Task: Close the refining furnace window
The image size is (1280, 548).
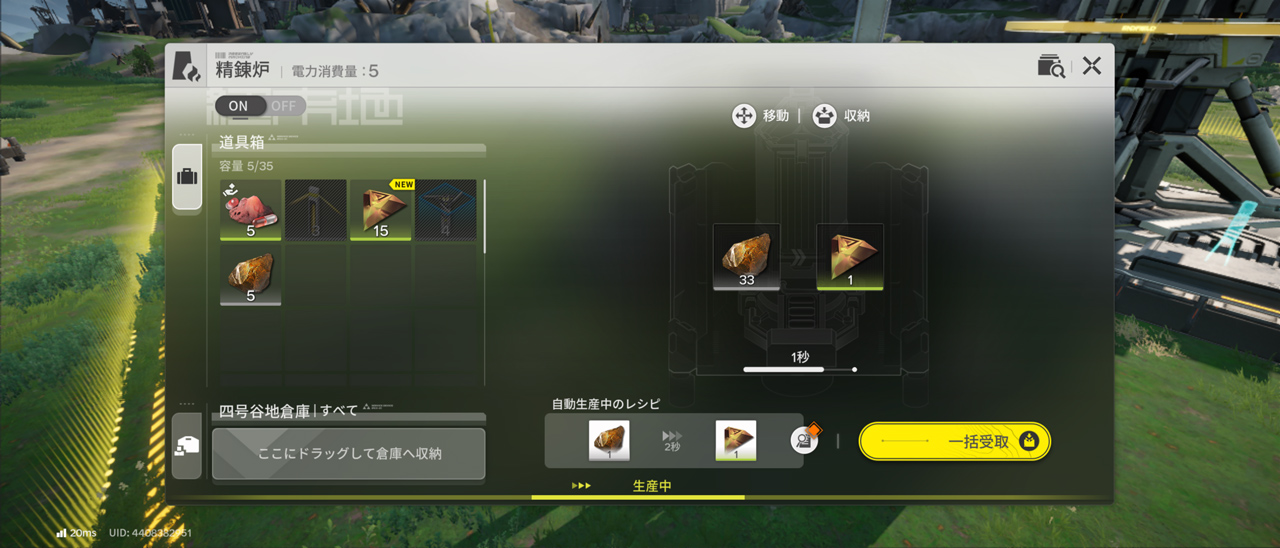Action: point(1091,66)
